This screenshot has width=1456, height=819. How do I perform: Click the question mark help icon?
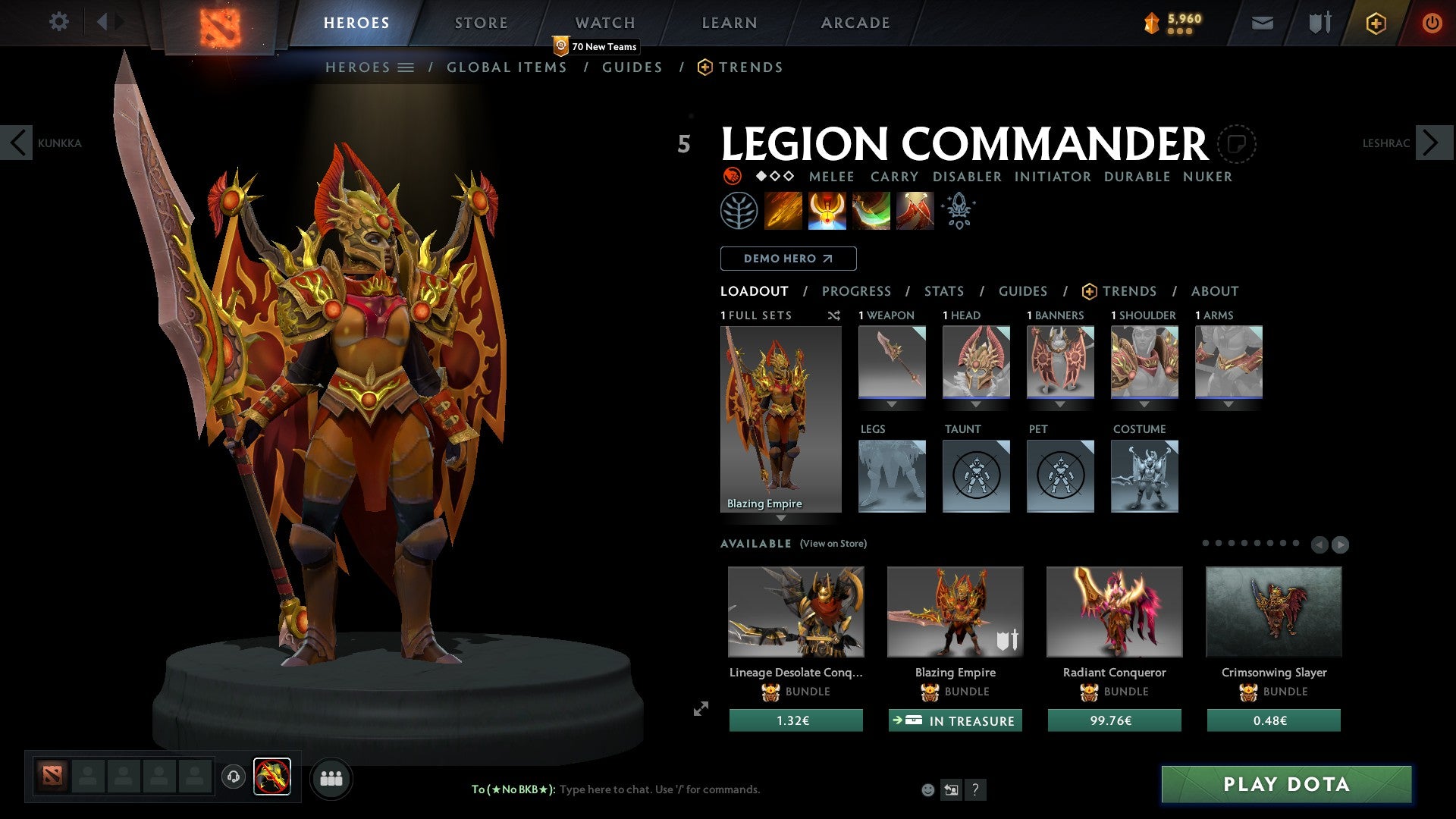click(976, 790)
